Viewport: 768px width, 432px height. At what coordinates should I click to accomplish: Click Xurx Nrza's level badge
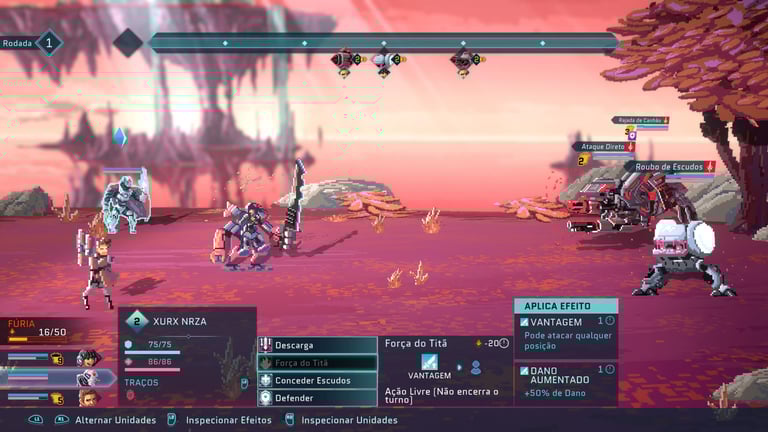point(137,321)
